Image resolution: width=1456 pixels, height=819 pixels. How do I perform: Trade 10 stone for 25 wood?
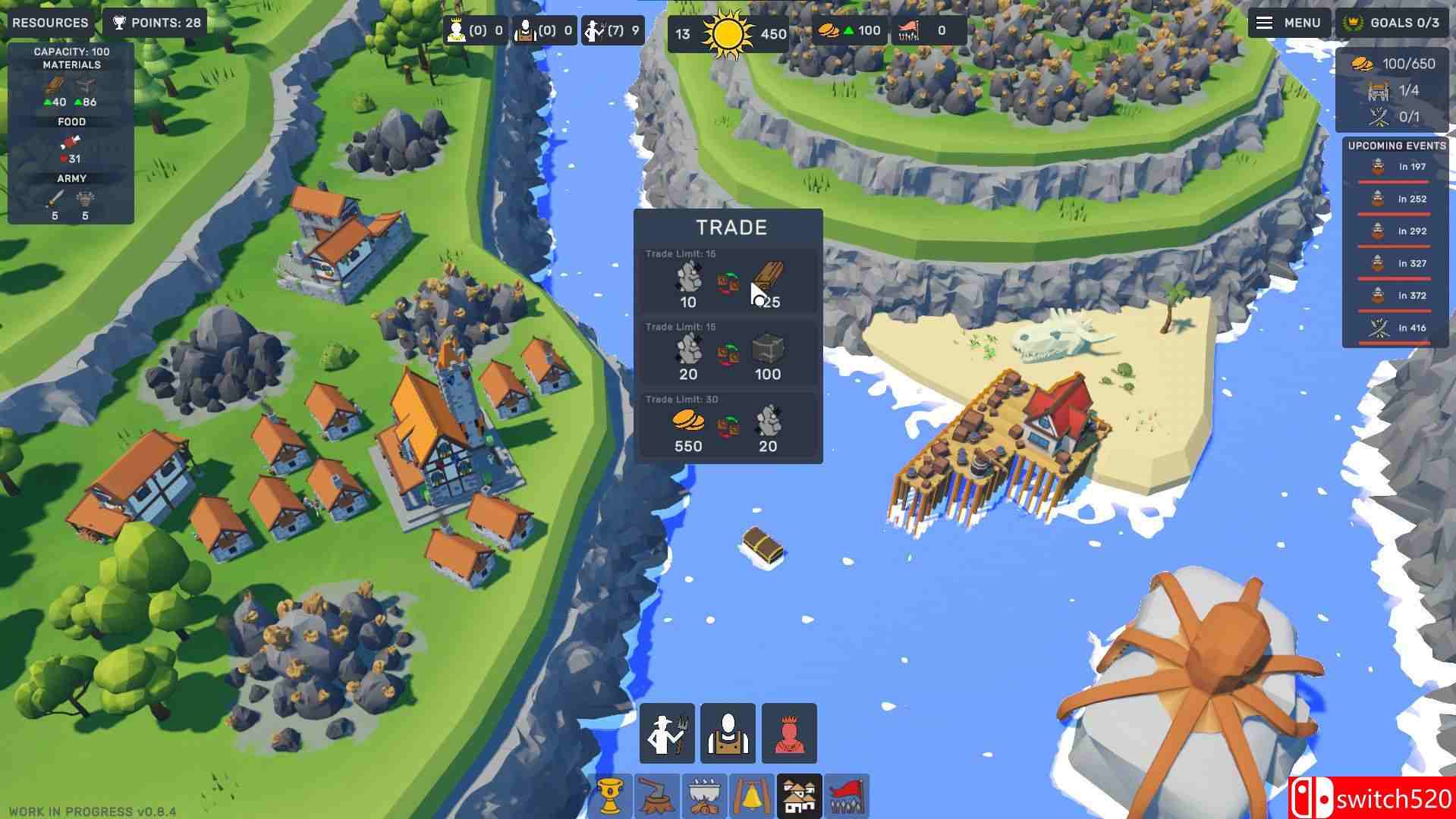727,281
